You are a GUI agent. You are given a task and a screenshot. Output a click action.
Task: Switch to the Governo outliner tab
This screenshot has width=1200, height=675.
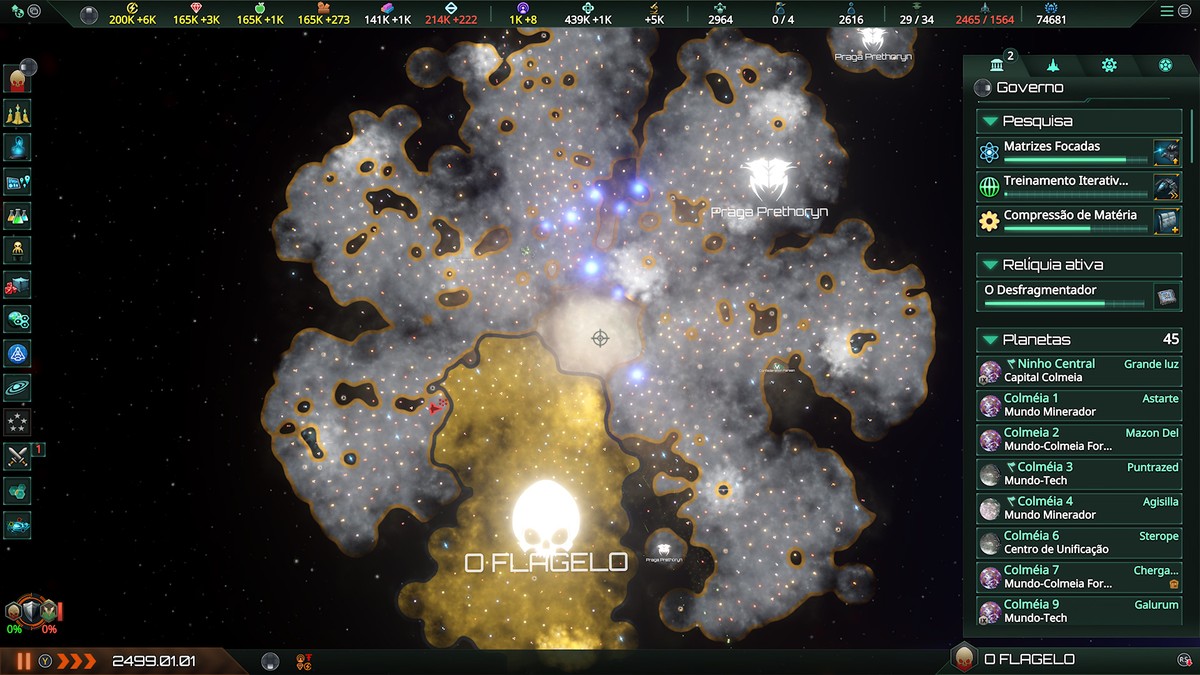click(x=997, y=65)
